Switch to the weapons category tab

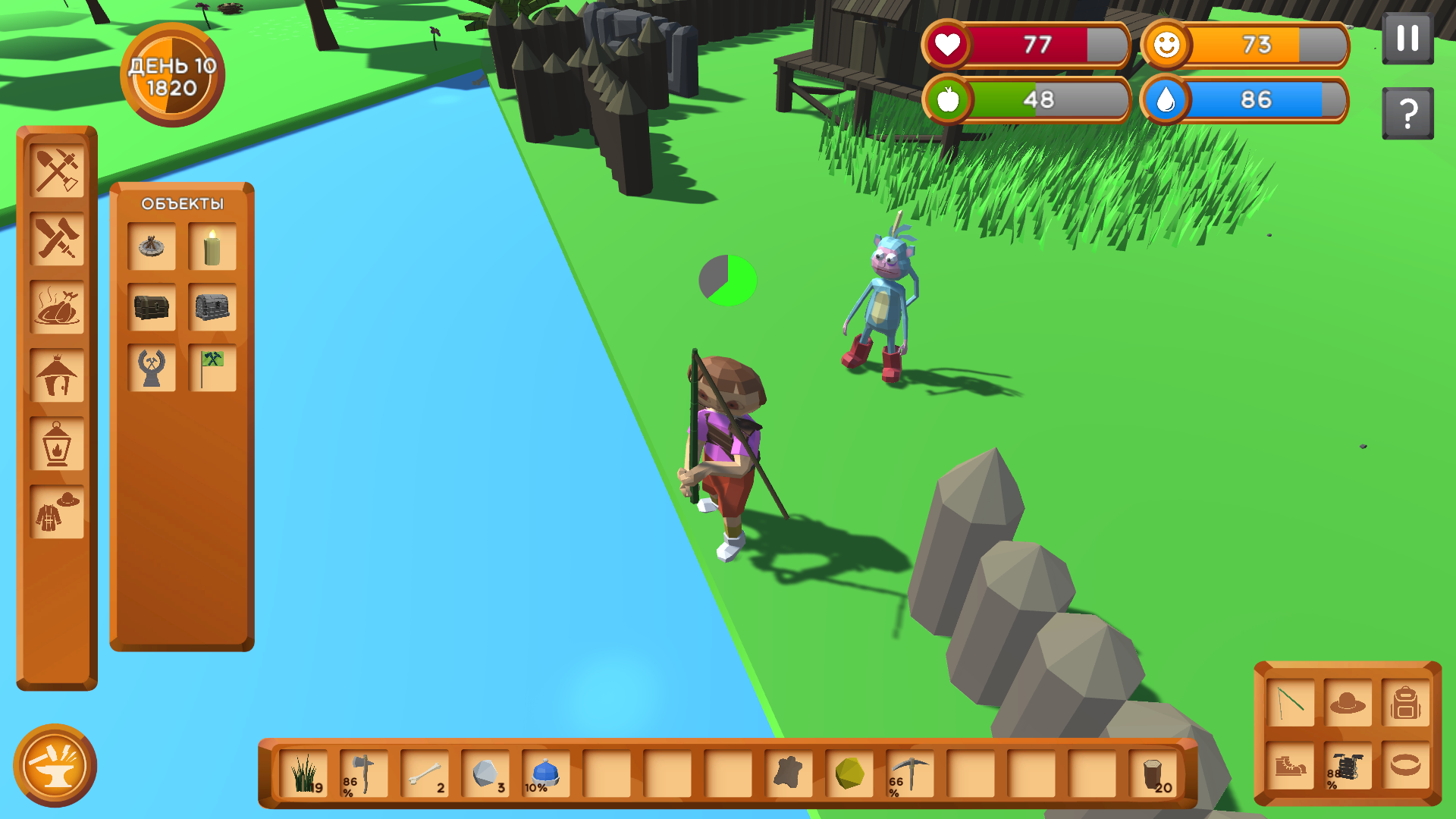coord(57,241)
